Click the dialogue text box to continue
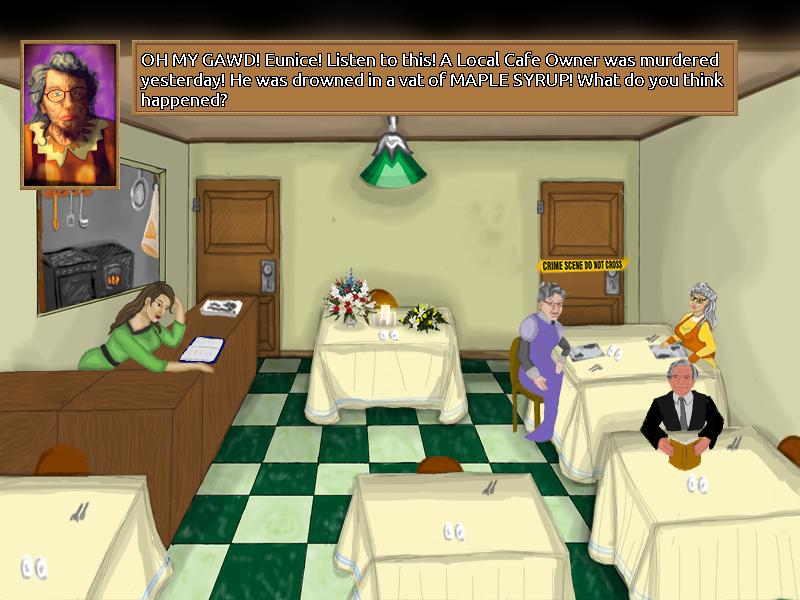The height and width of the screenshot is (600, 800). click(x=435, y=77)
